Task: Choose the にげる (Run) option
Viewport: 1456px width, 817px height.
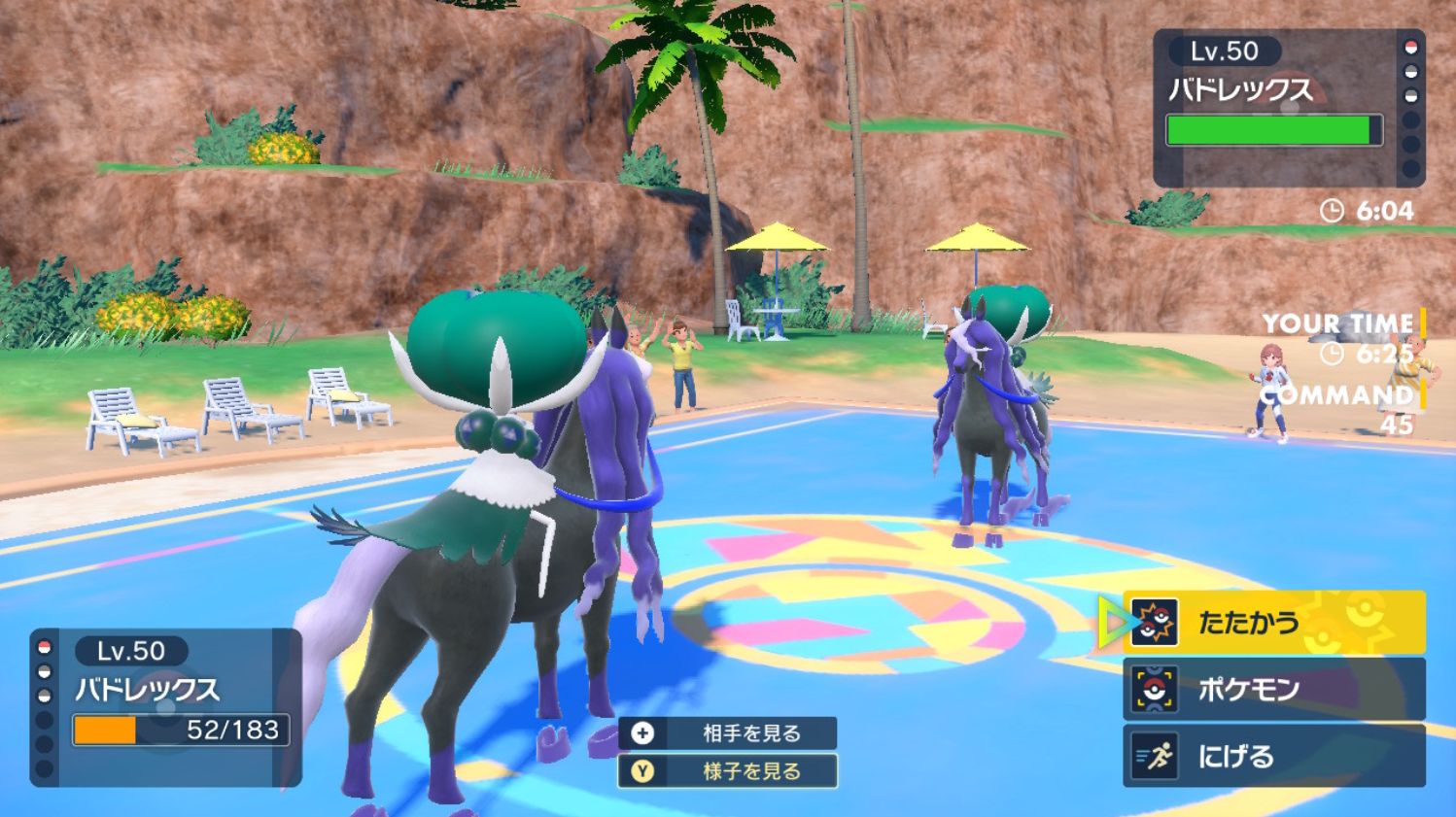Action: [1273, 756]
